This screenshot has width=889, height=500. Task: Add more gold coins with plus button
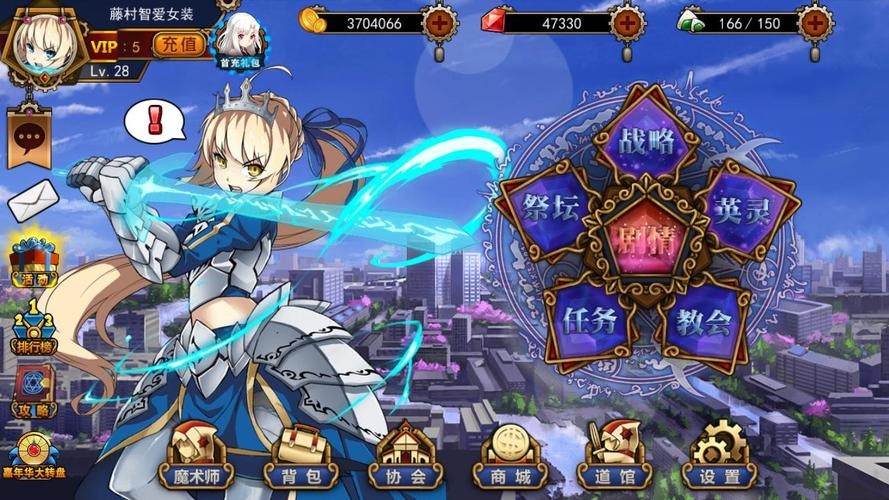click(x=438, y=21)
